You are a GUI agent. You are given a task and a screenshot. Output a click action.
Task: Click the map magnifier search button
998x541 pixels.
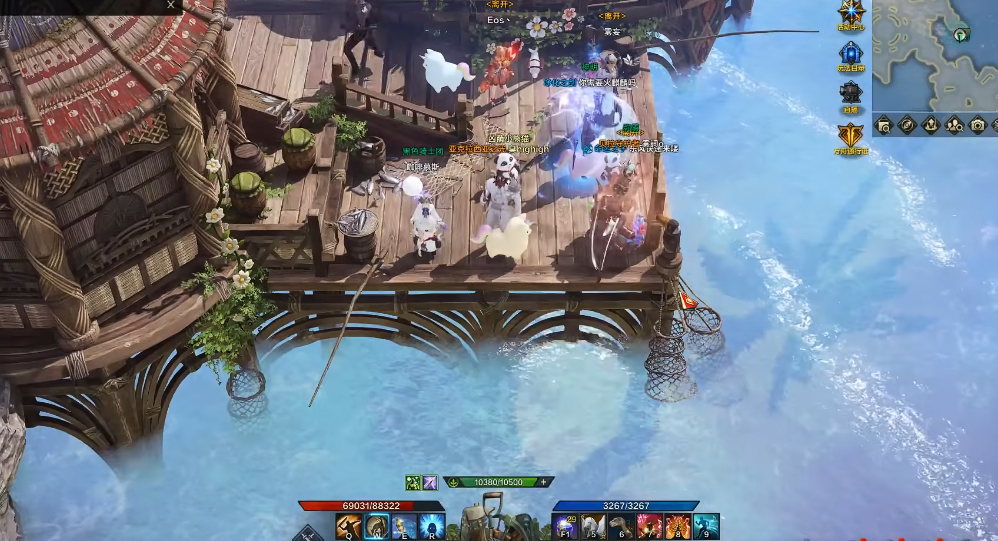(884, 125)
